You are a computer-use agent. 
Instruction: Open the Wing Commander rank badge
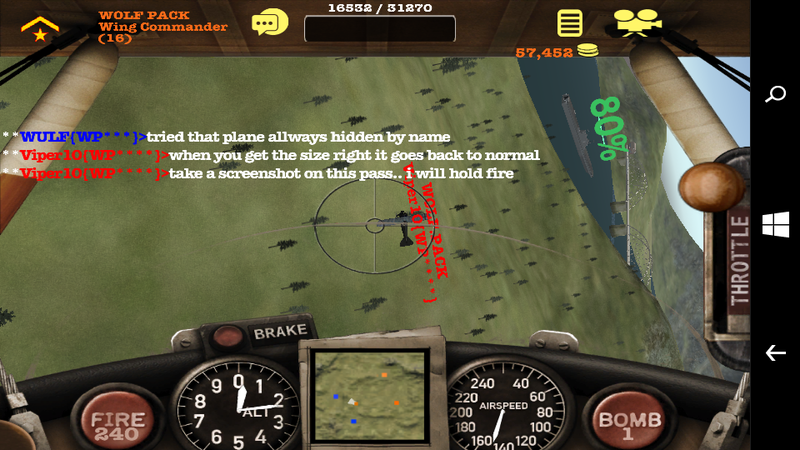(39, 28)
